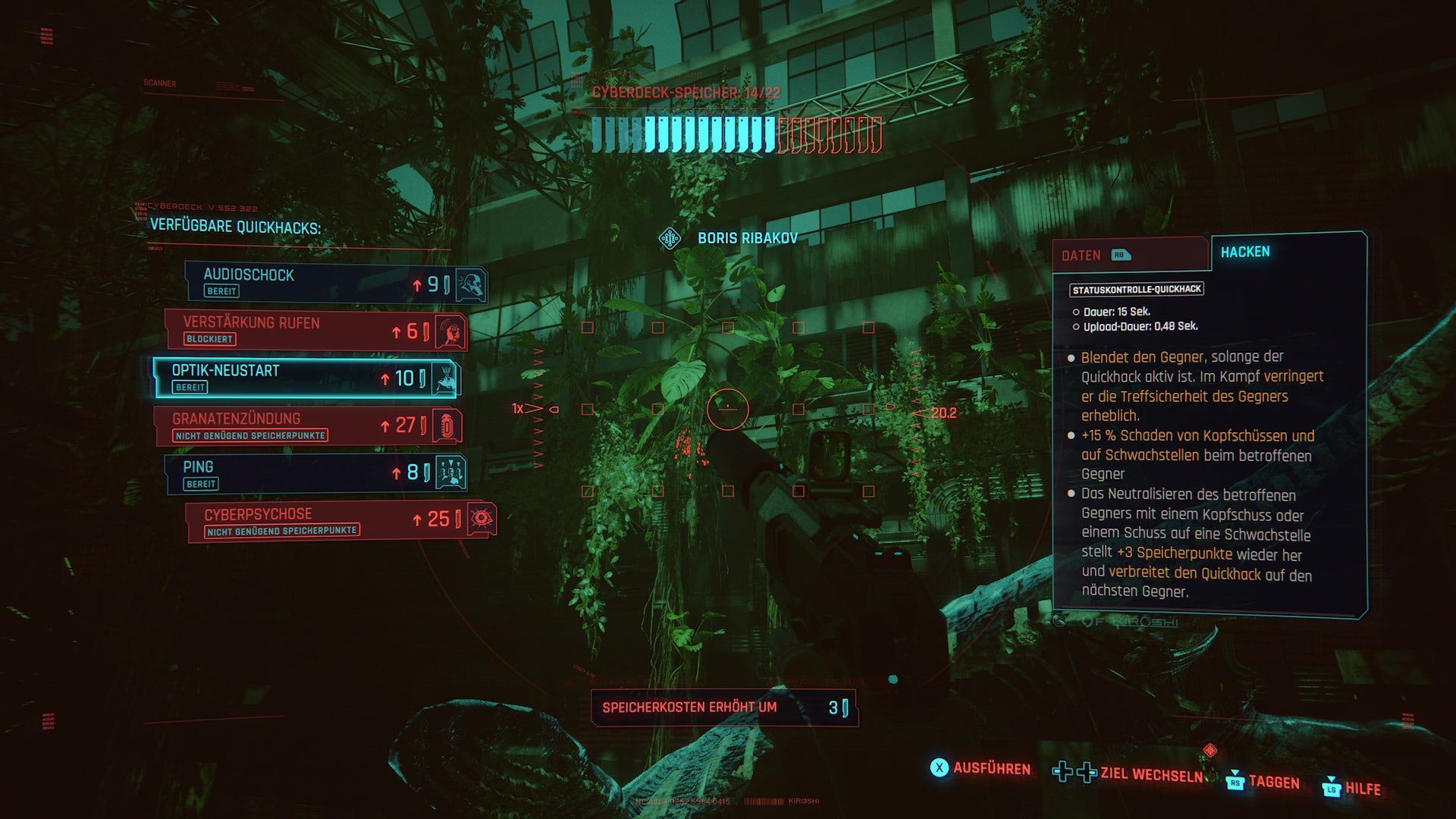Open the Hilfe help option

[x=1352, y=789]
